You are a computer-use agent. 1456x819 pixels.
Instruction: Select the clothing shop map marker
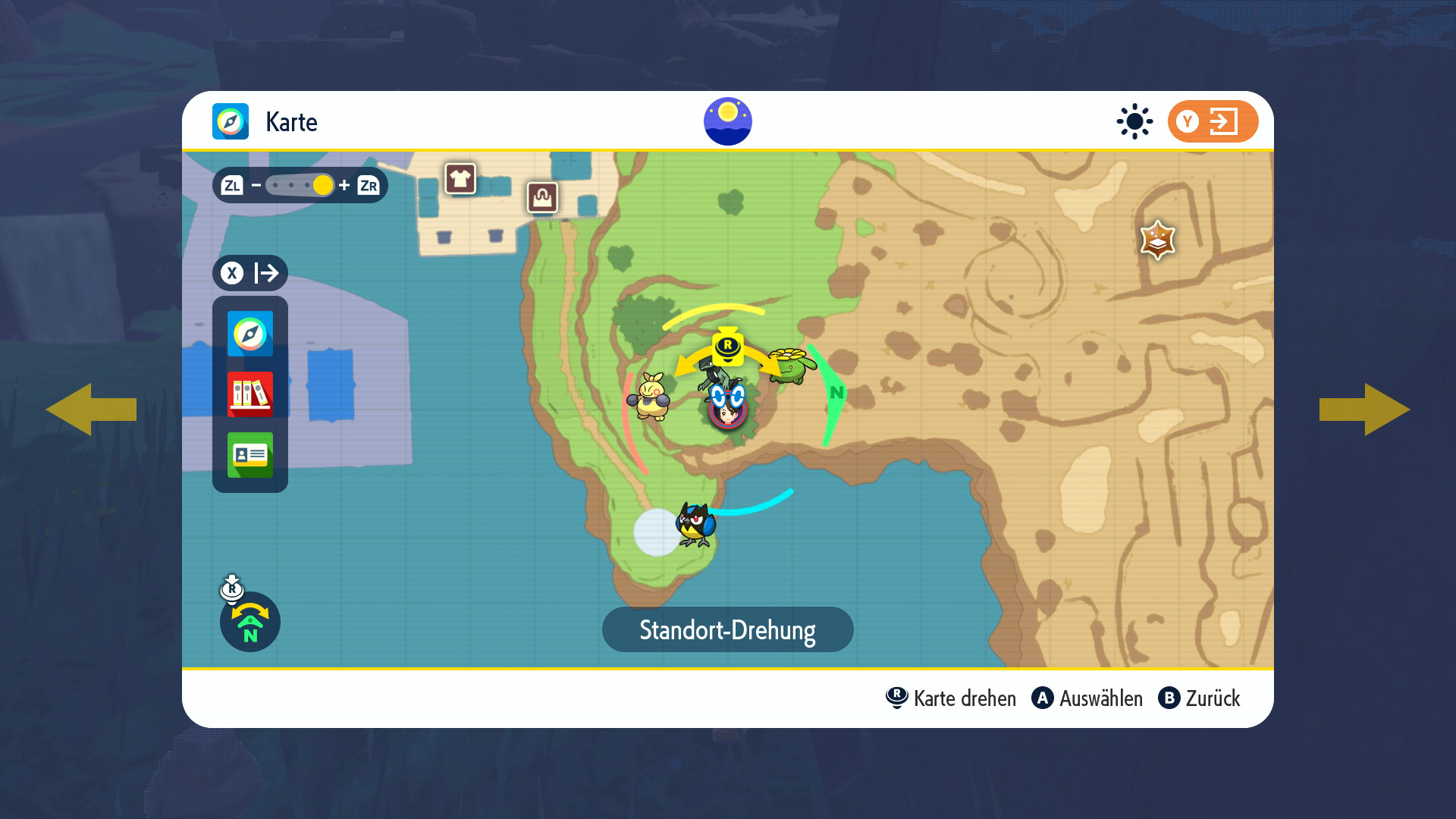pos(460,179)
